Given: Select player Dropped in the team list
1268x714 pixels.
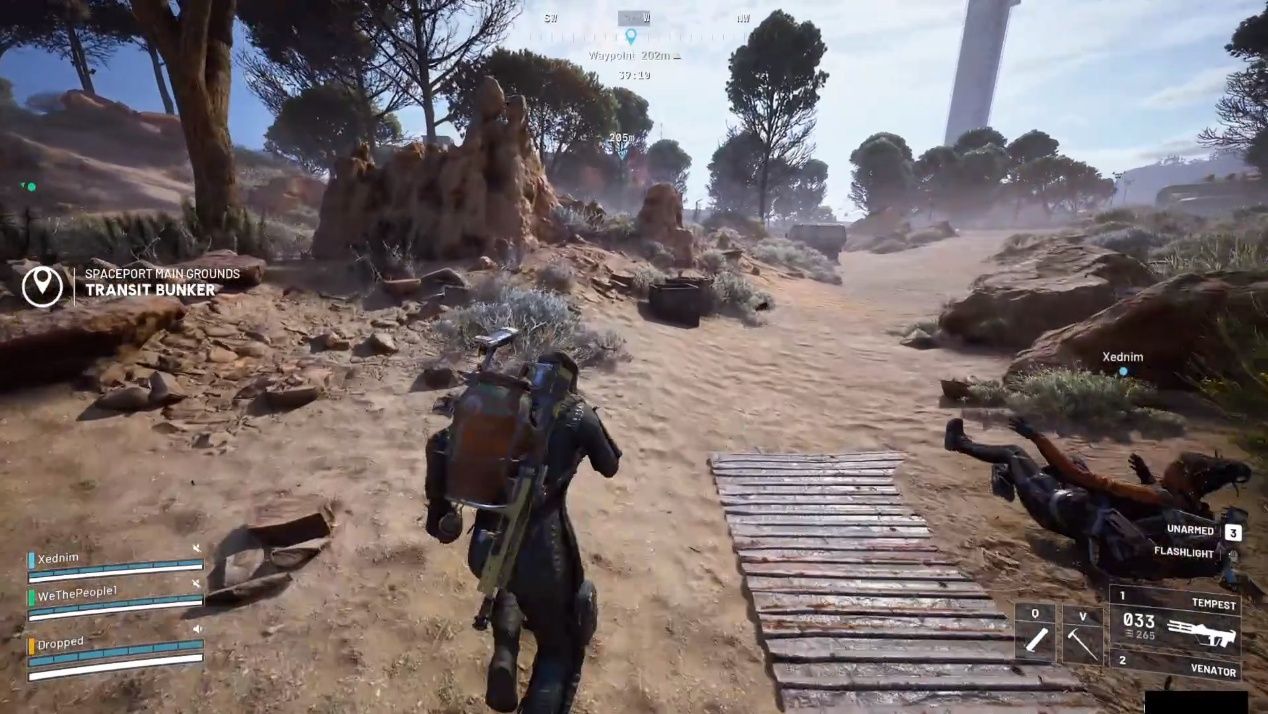Looking at the screenshot, I should [61, 643].
